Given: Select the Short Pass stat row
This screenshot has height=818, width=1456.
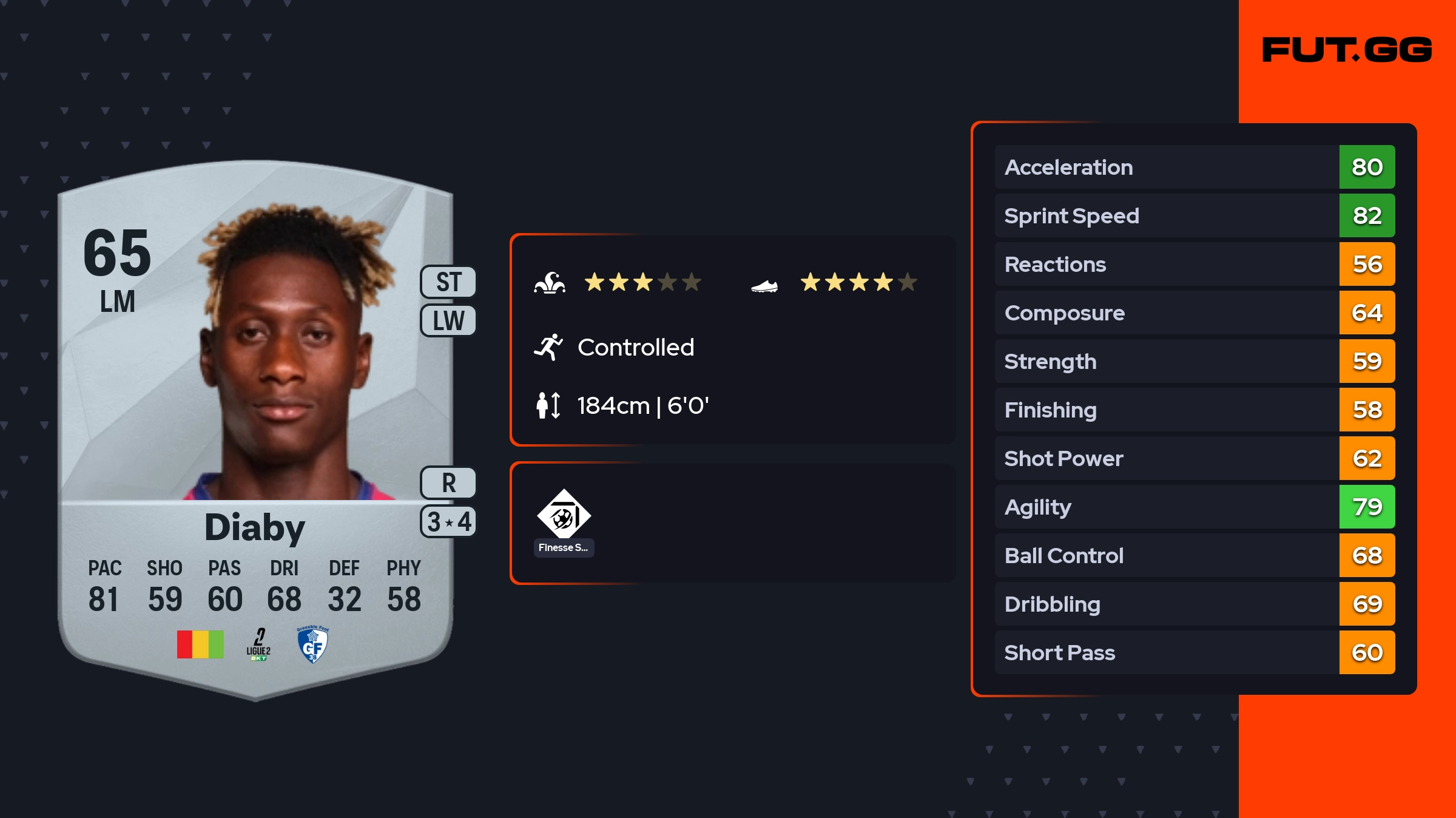Looking at the screenshot, I should 1194,652.
